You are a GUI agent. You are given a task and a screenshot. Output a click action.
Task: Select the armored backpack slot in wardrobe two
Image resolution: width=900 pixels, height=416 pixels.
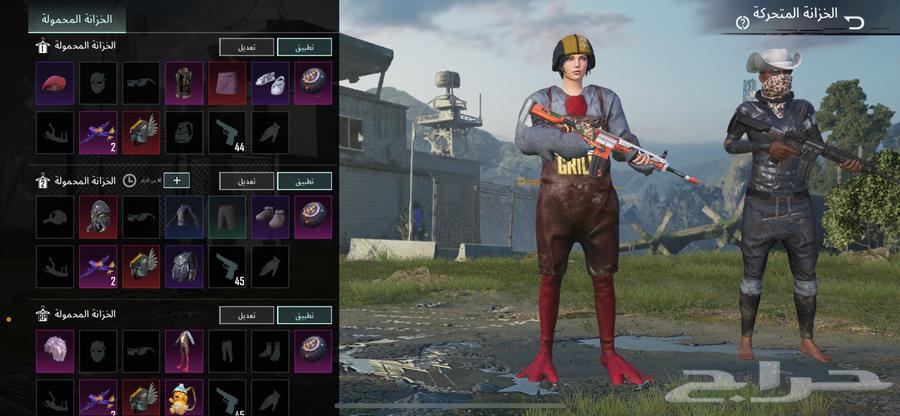coord(184,266)
